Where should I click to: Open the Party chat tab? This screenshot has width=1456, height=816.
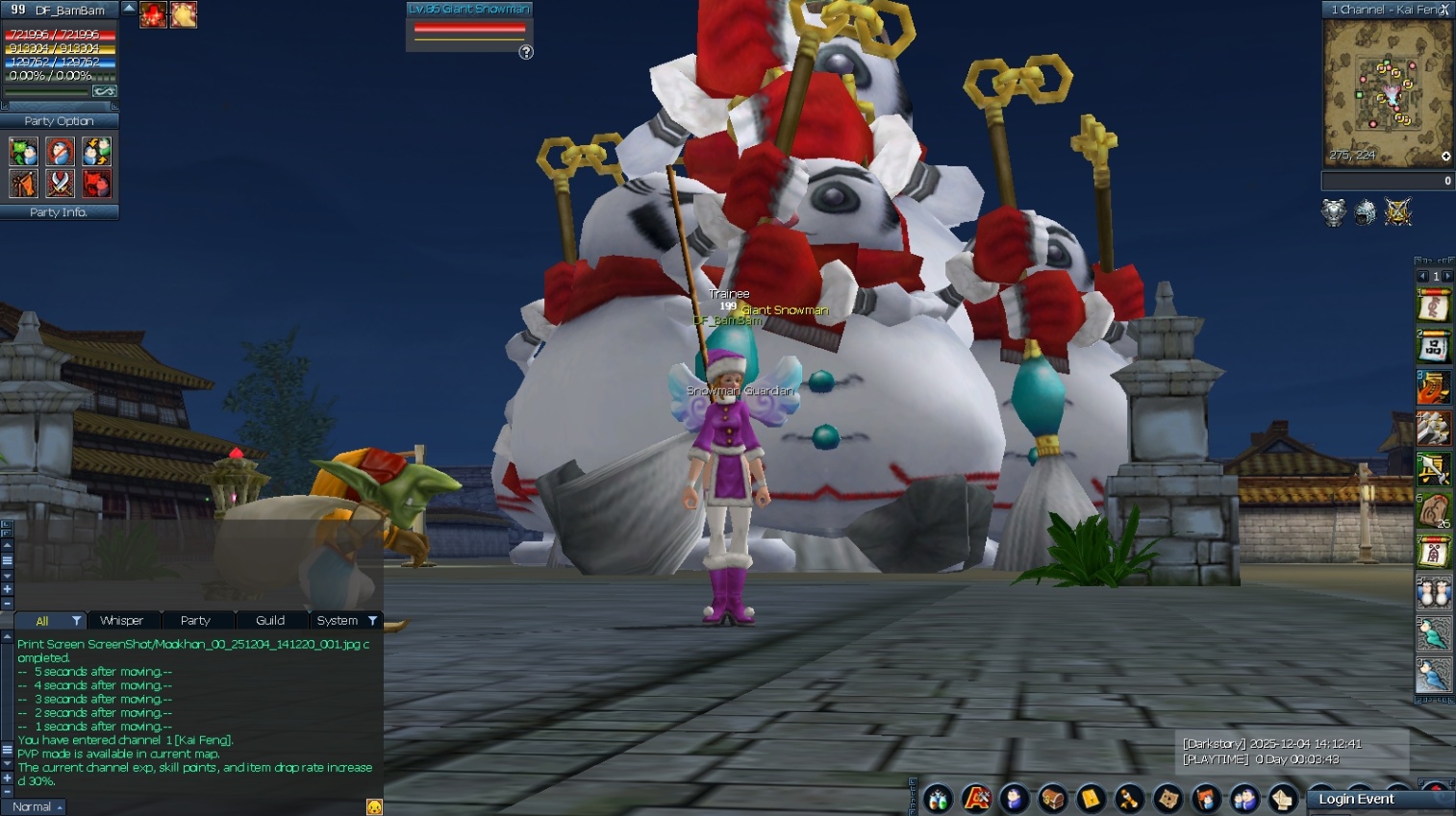[x=195, y=621]
